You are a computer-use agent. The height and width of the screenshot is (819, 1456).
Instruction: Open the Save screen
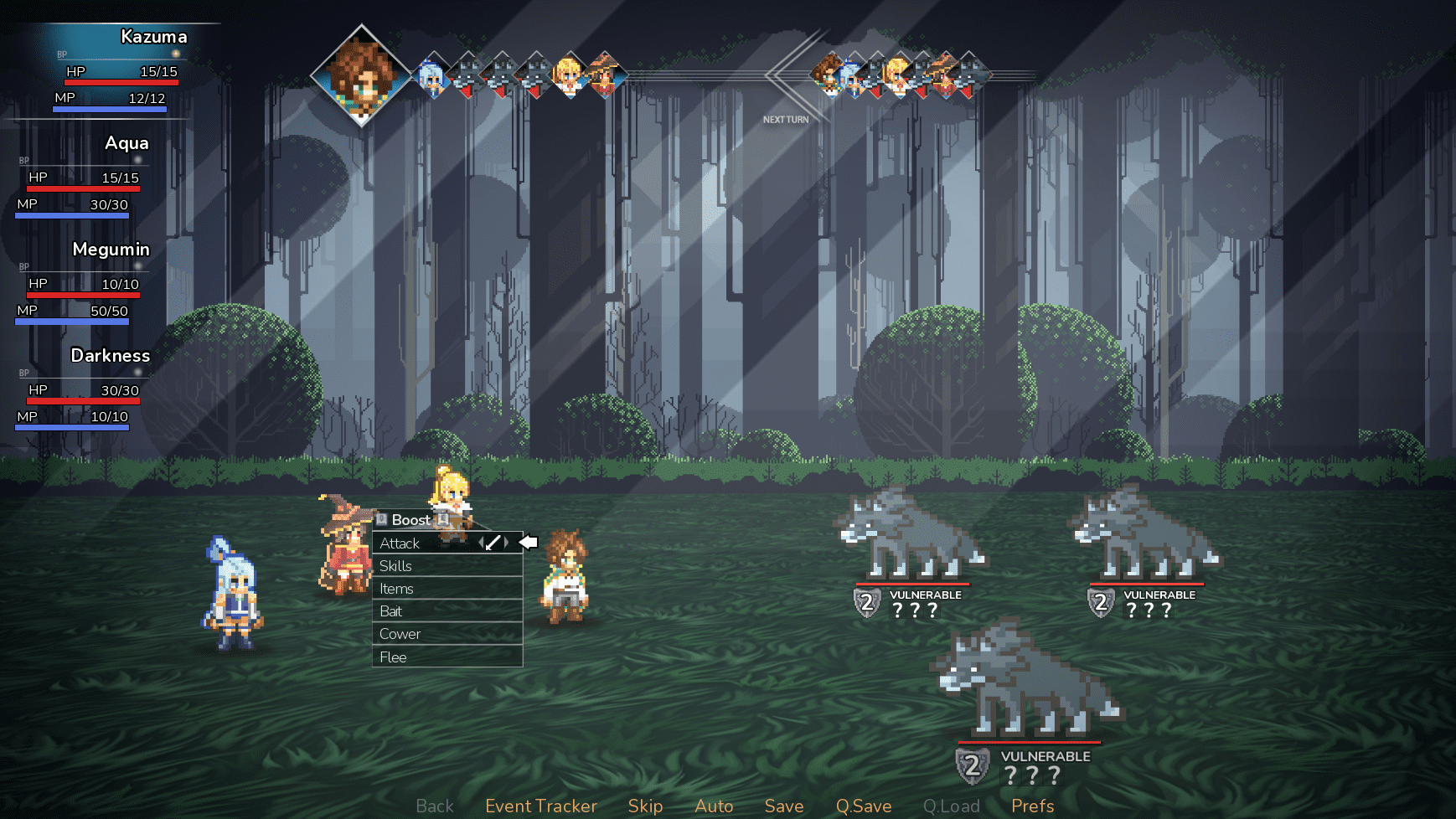(784, 806)
